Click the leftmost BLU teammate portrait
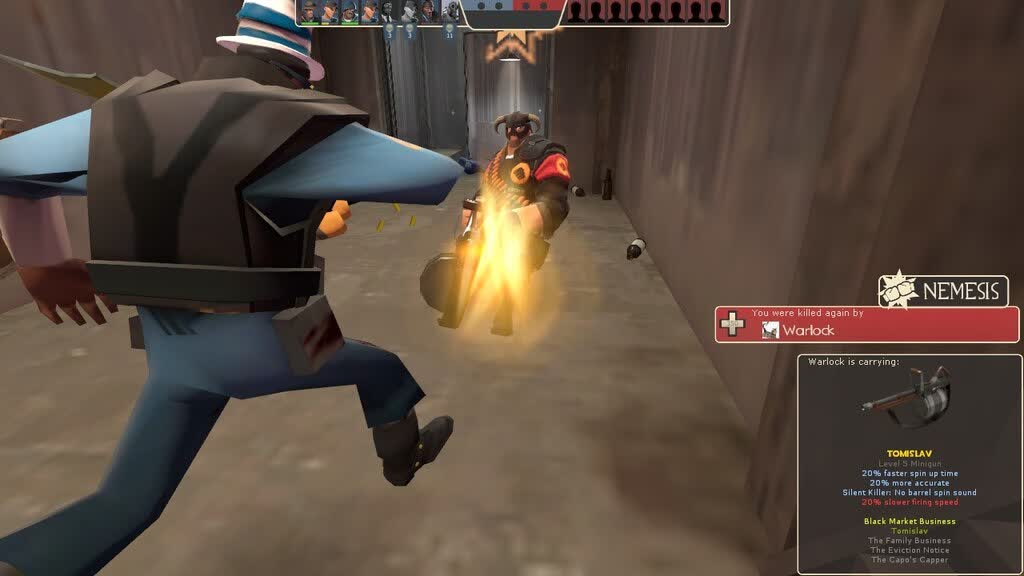 [309, 12]
